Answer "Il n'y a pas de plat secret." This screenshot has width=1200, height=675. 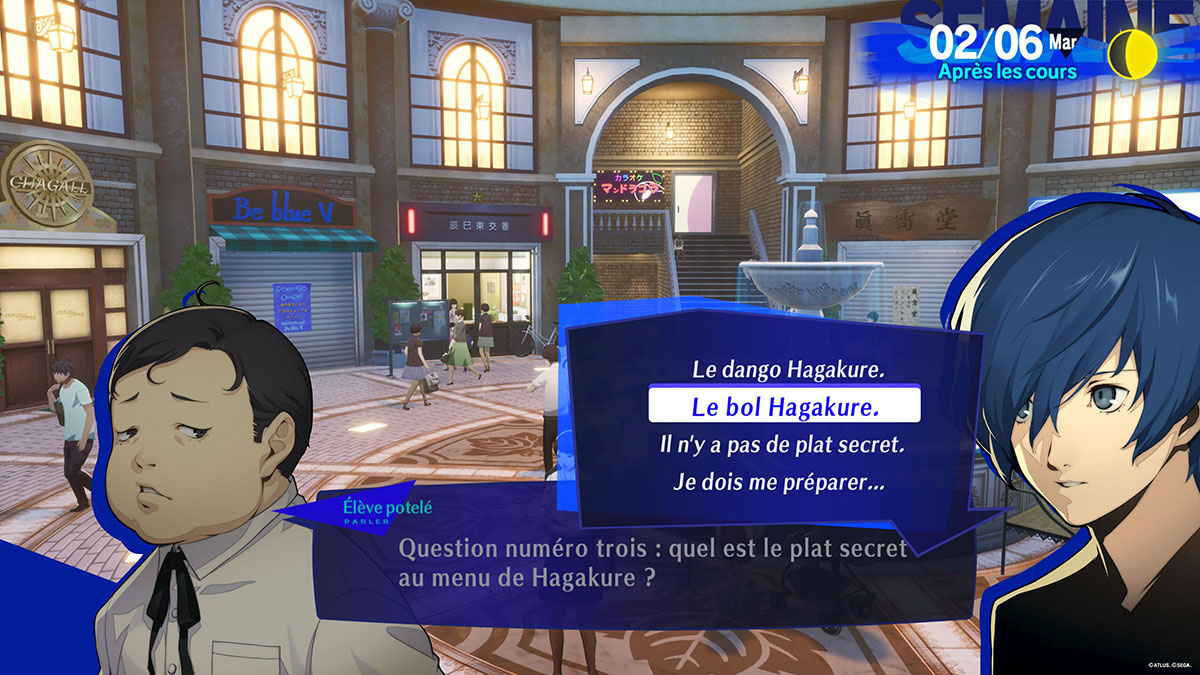(x=773, y=445)
